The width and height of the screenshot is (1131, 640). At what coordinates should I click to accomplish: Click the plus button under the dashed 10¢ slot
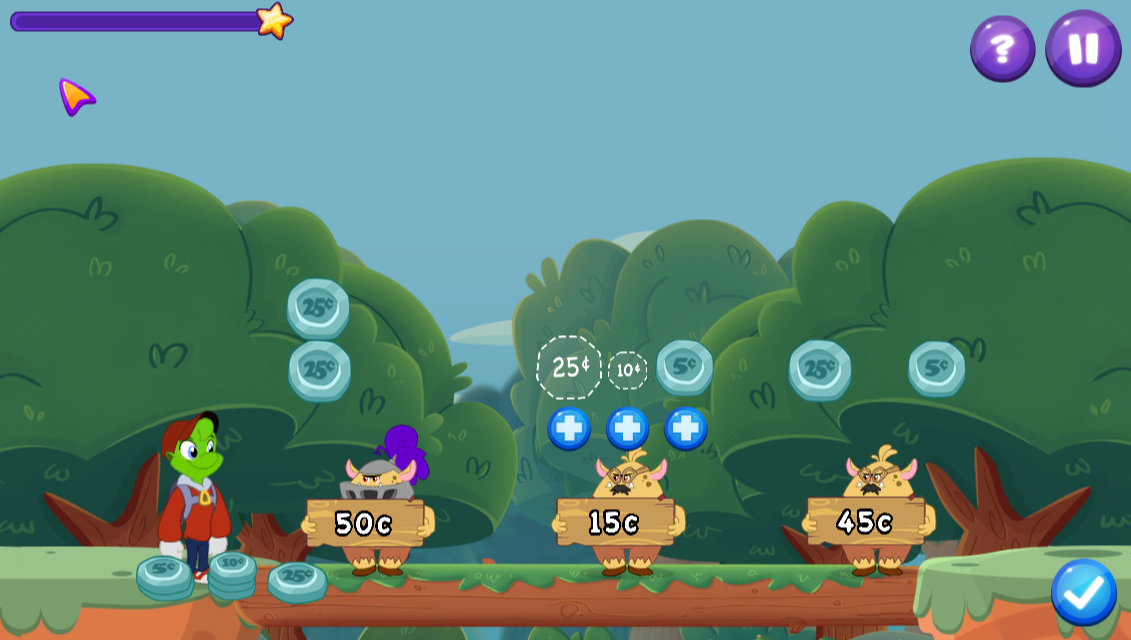click(627, 428)
